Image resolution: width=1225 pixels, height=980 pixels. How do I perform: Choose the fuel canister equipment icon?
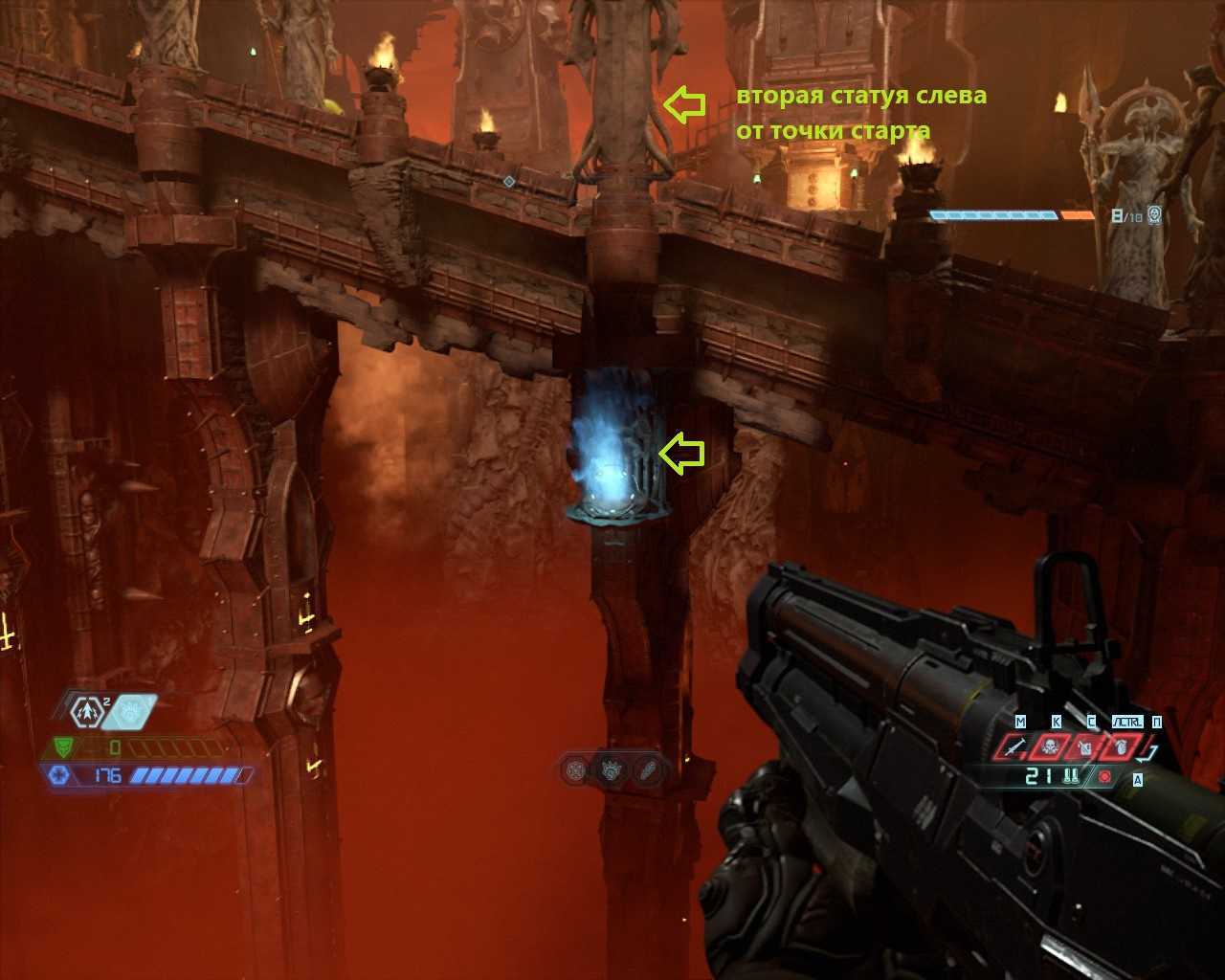click(x=1085, y=746)
